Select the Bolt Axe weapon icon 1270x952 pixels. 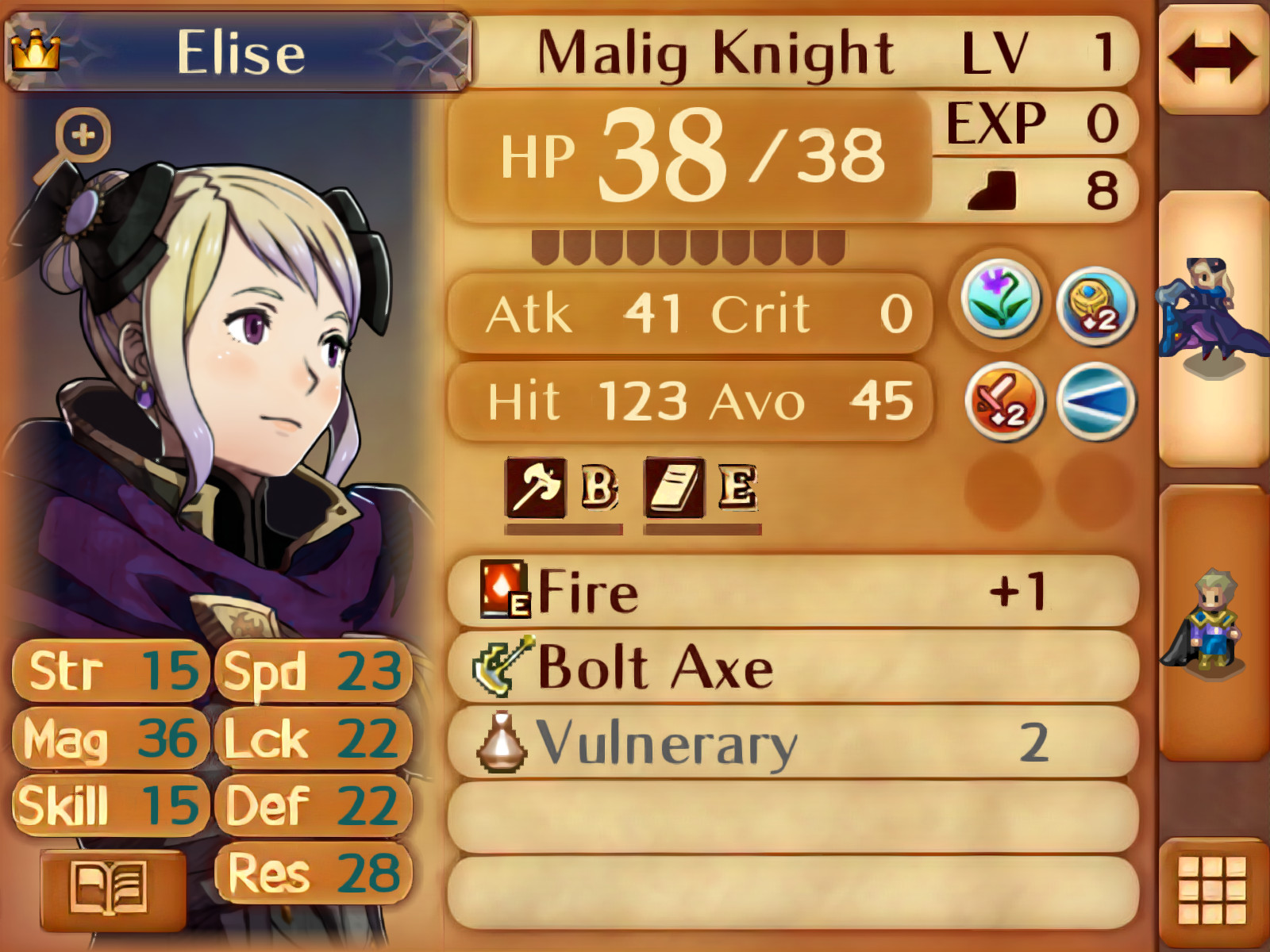pyautogui.click(x=499, y=666)
